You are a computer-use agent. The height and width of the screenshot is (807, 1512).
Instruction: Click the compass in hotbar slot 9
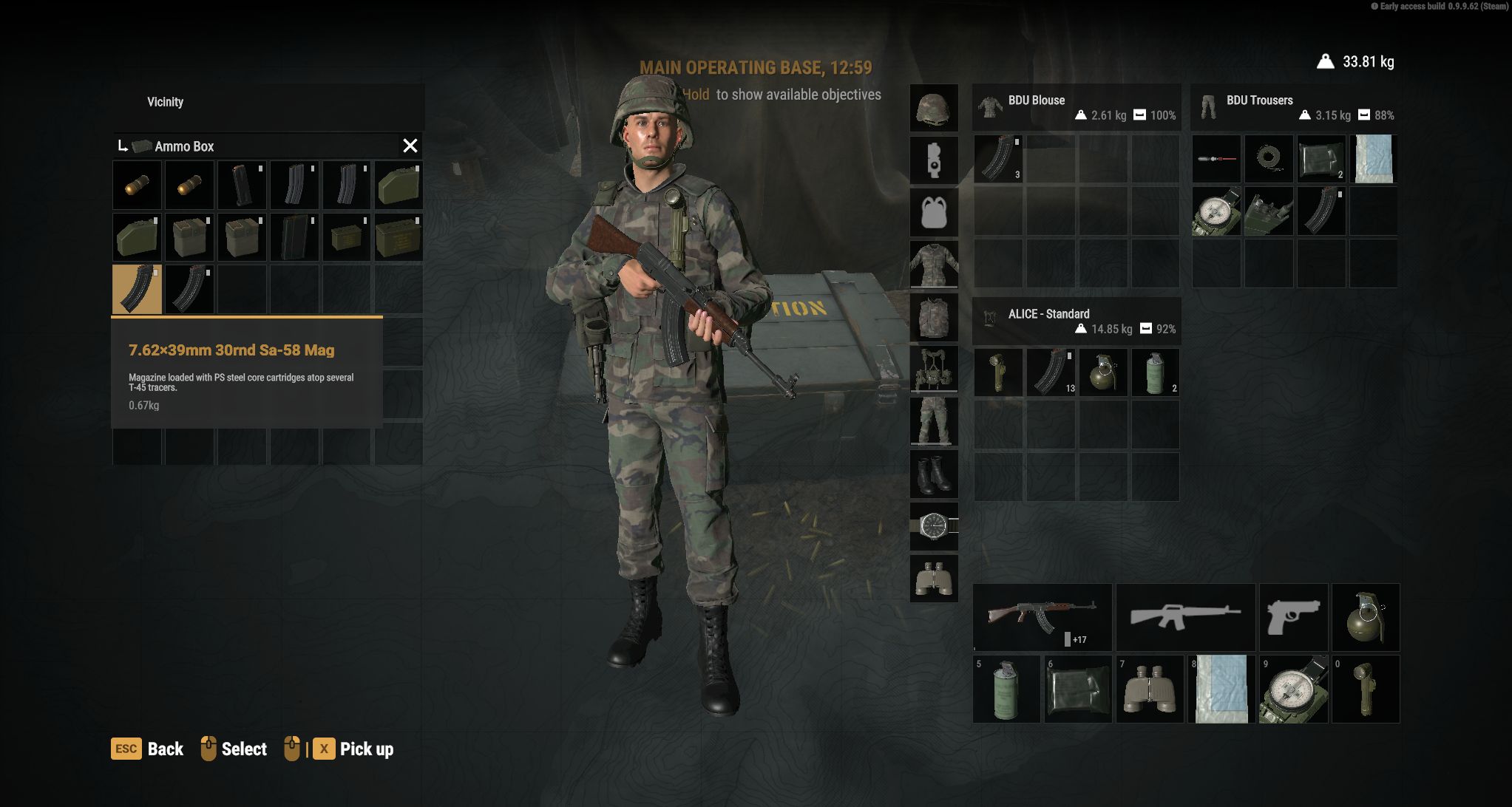pyautogui.click(x=1293, y=689)
